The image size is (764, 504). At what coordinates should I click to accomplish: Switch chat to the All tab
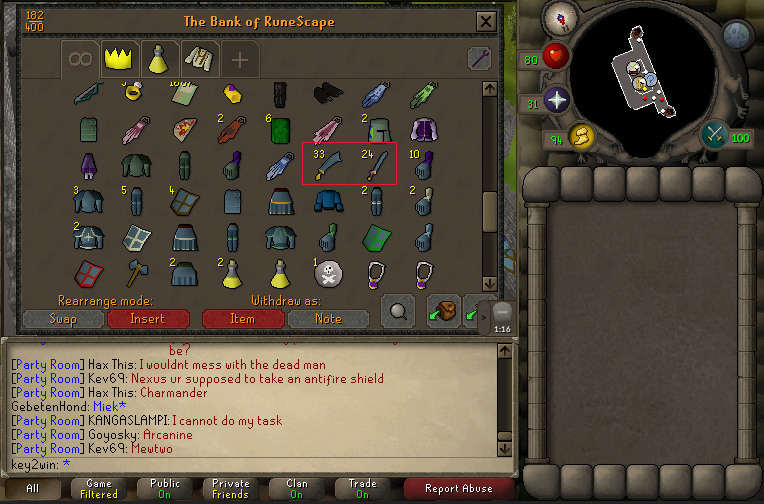point(33,488)
